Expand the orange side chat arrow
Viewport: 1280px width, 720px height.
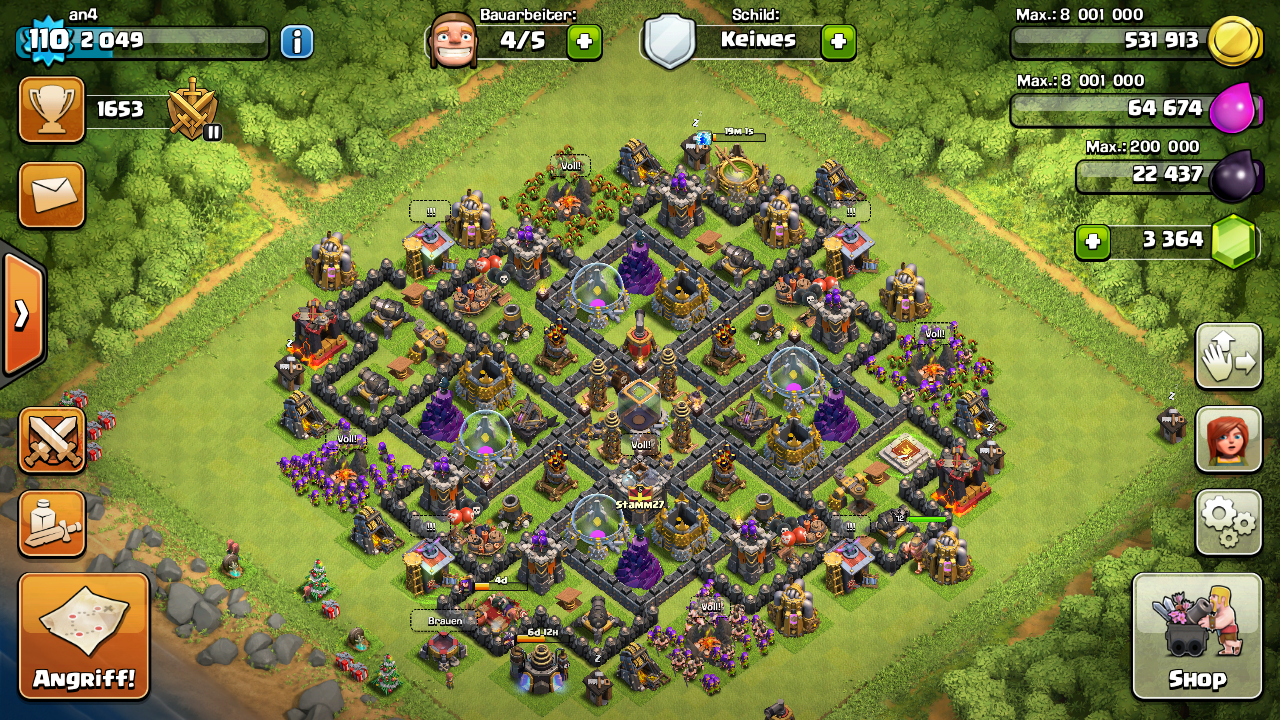tap(22, 314)
